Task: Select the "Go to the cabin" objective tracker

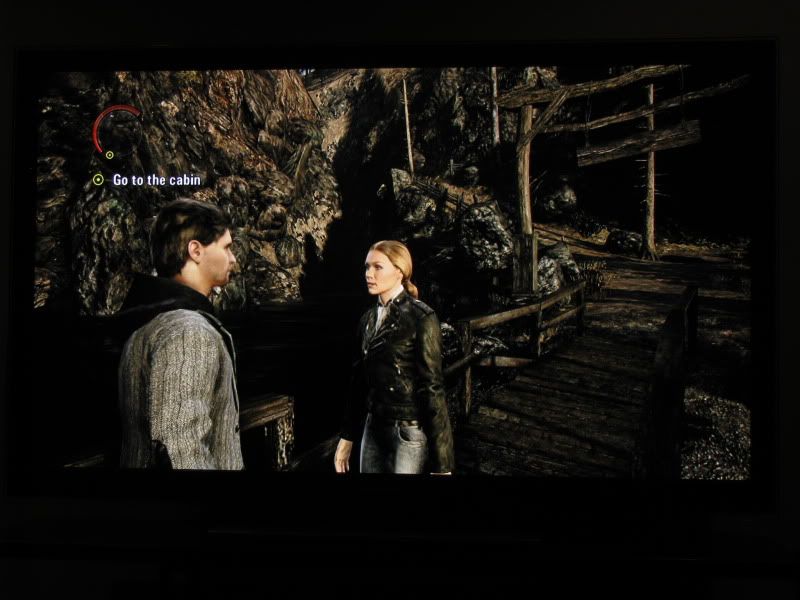Action: click(155, 180)
